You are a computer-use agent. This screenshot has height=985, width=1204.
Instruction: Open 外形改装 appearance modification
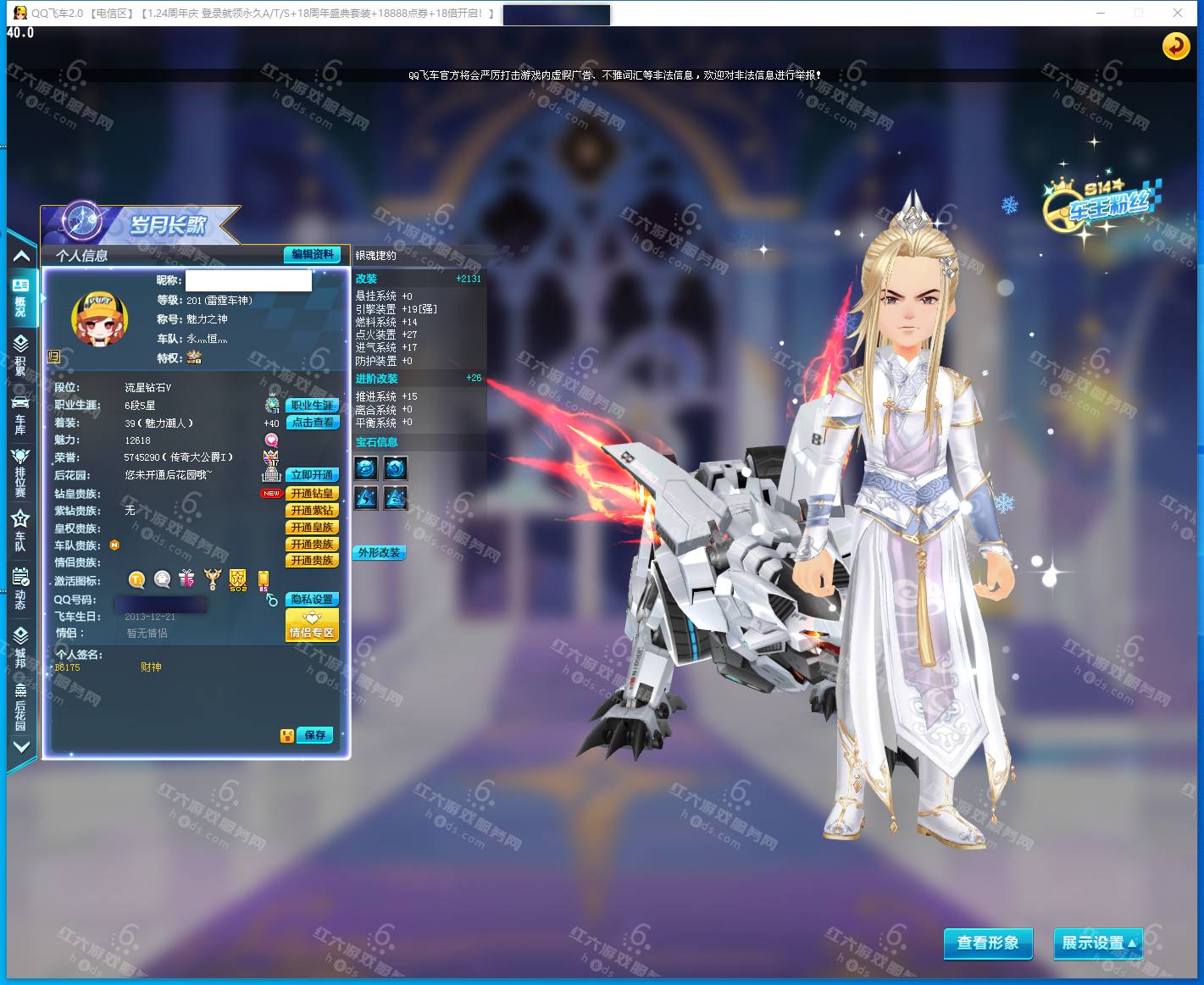tap(379, 552)
